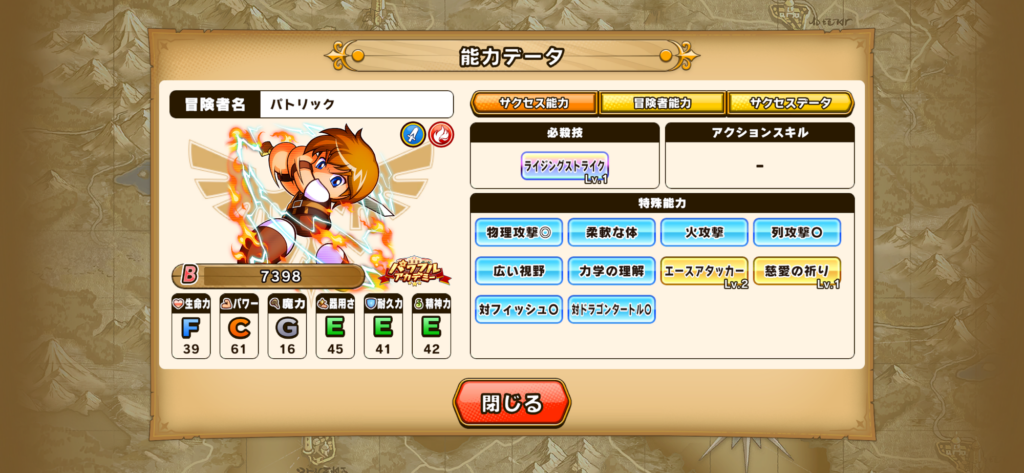Choose the 柔軟な体 ability
This screenshot has width=1024, height=473.
coord(611,232)
